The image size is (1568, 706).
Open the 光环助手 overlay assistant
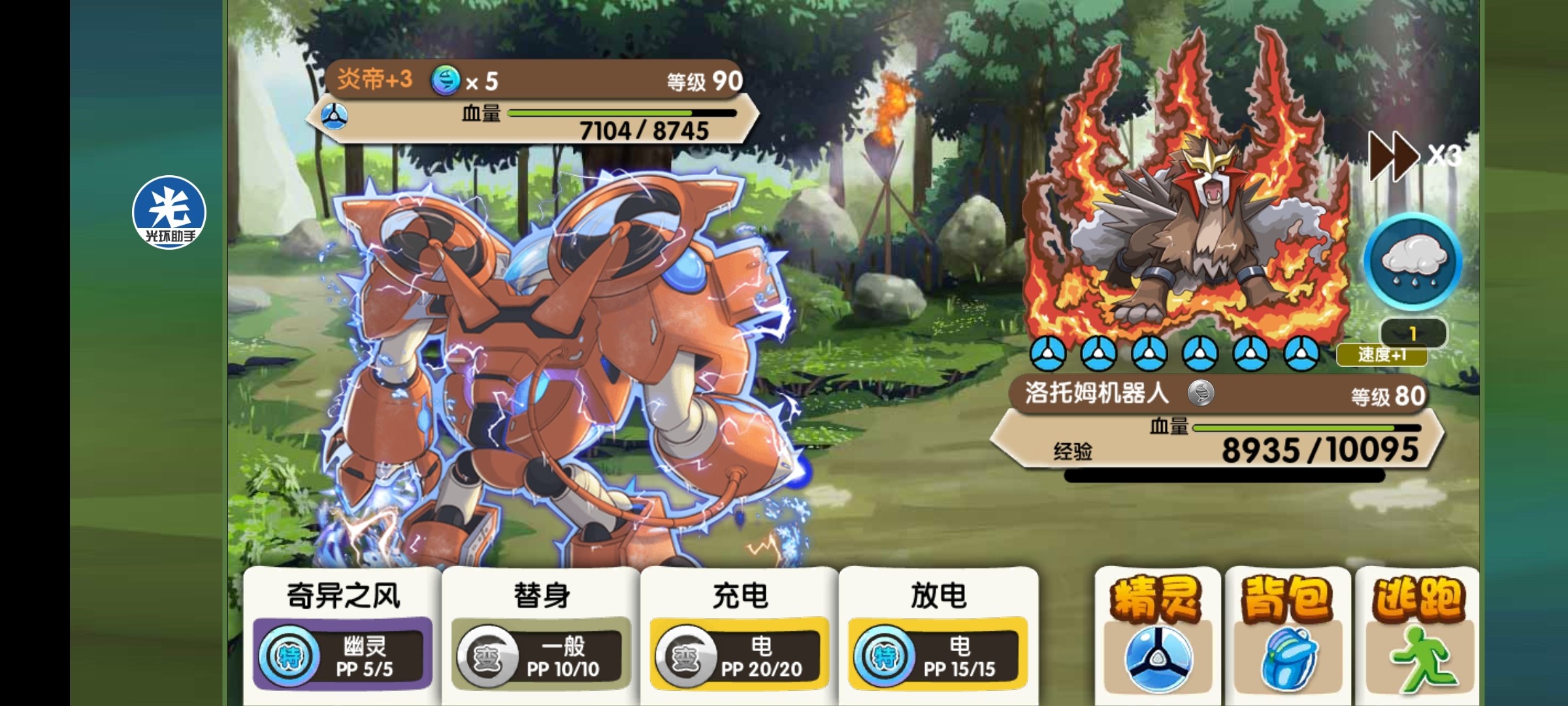(x=169, y=212)
